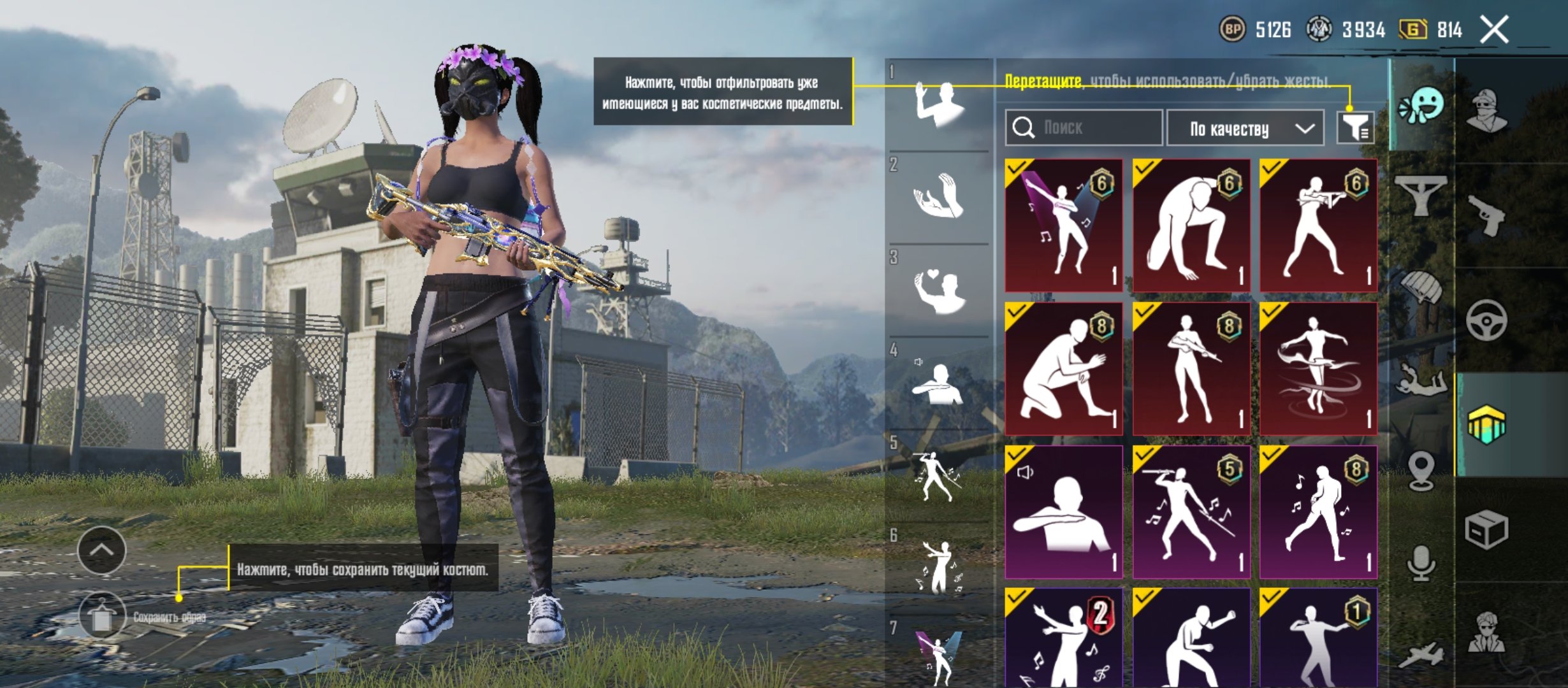Select the clapping hands emote in slot 2

tap(938, 197)
